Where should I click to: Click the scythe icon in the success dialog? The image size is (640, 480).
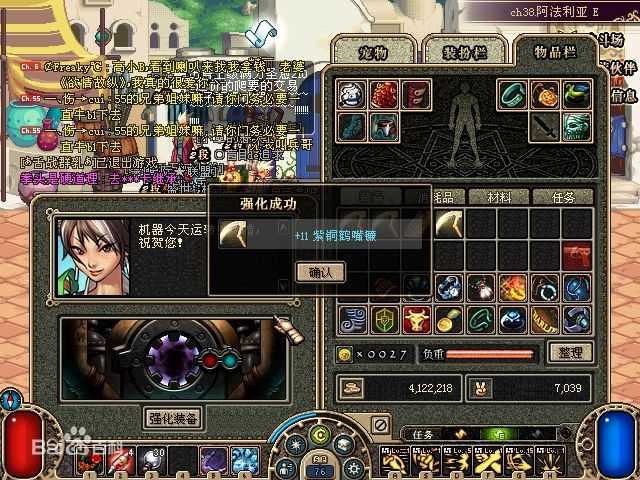(234, 234)
